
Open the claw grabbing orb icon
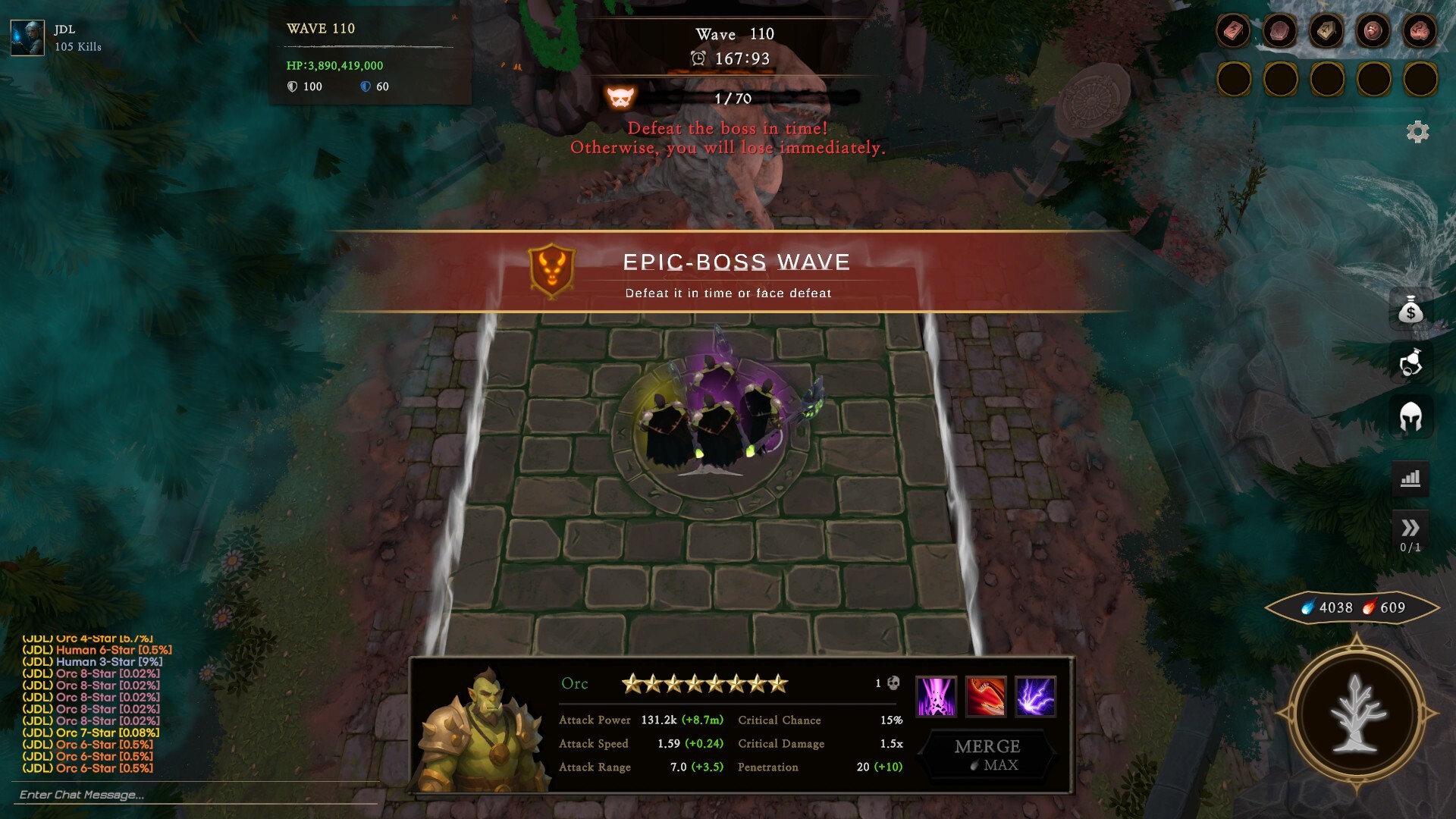[x=1410, y=362]
